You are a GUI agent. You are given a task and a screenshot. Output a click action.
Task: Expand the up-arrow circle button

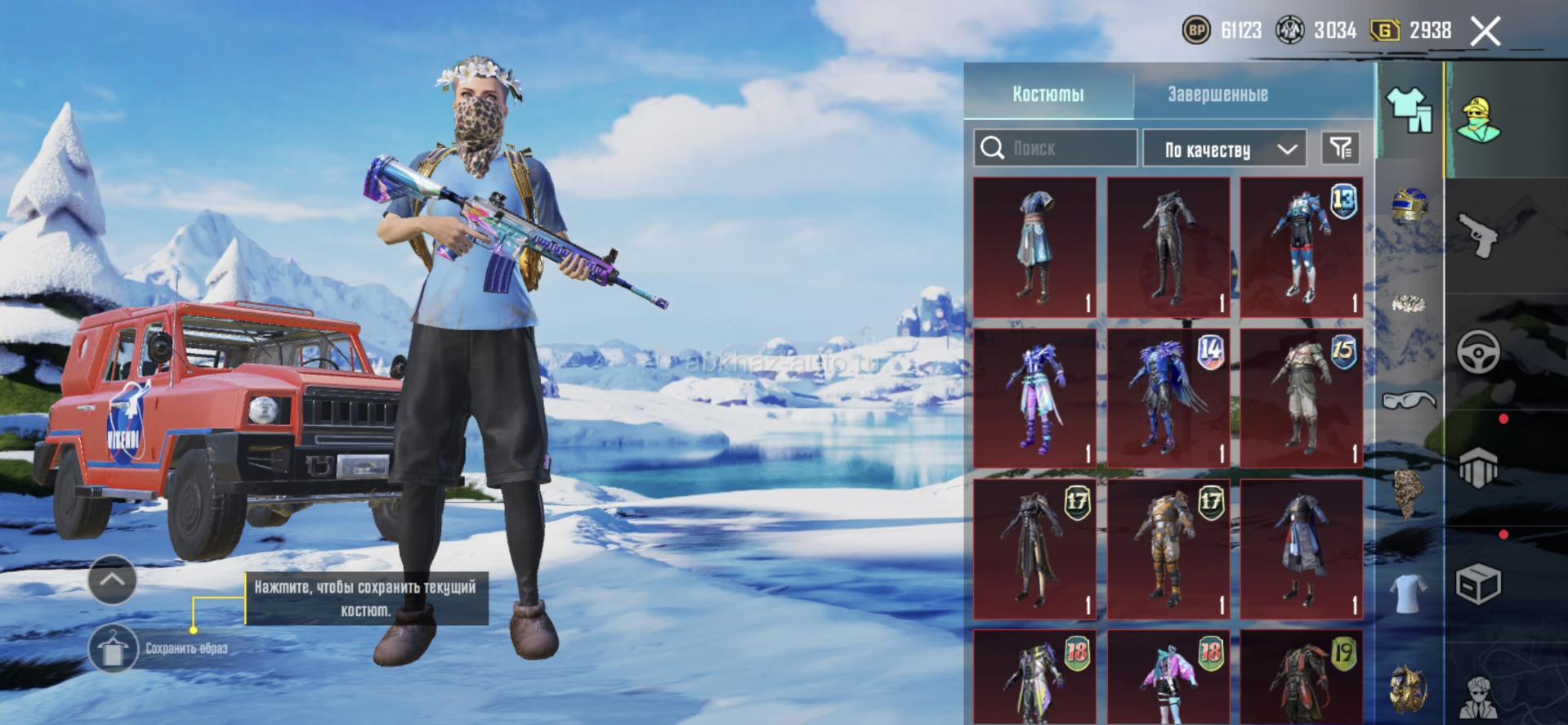coord(112,580)
